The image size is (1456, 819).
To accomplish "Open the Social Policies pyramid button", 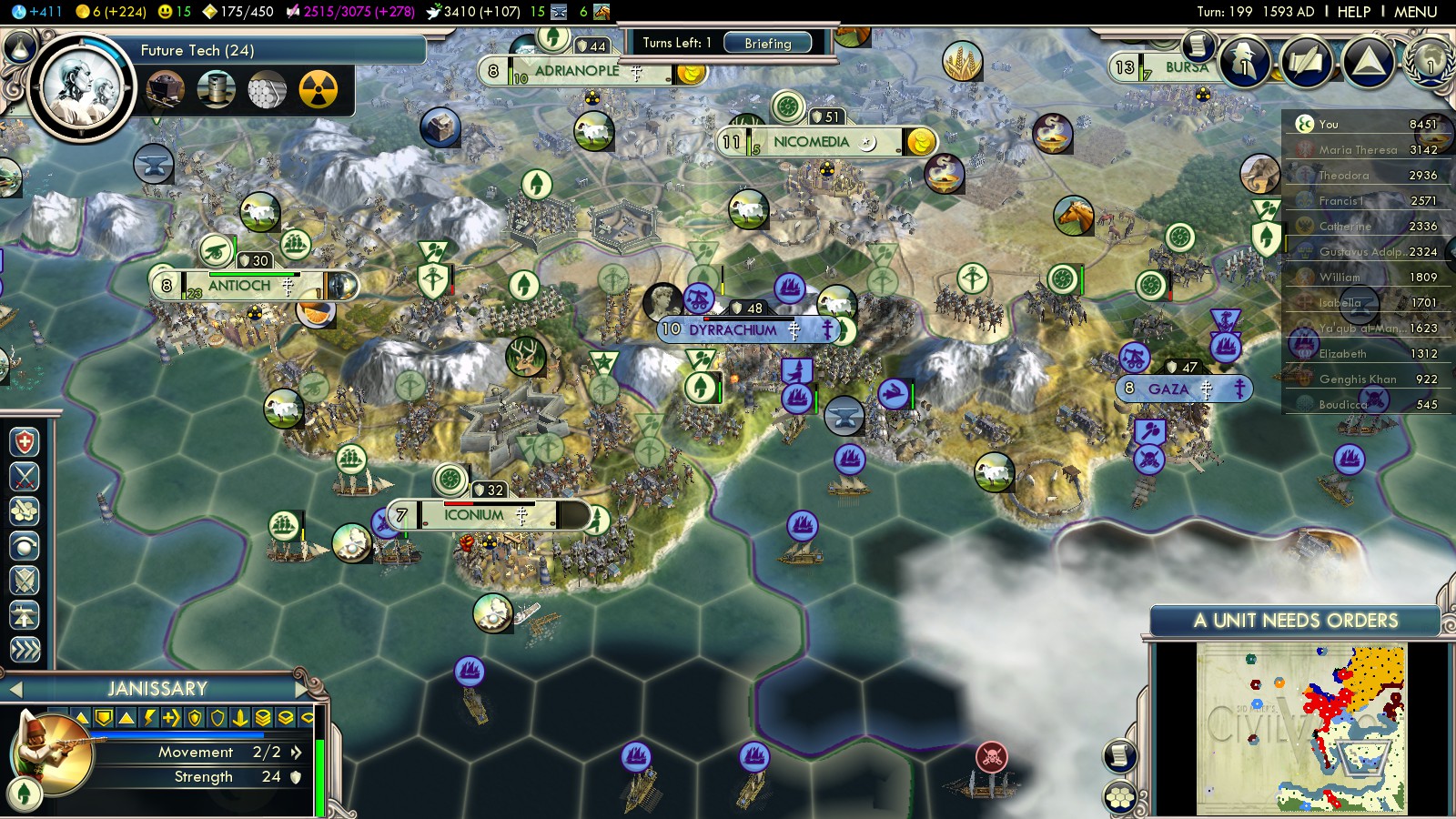I will pyautogui.click(x=1367, y=62).
